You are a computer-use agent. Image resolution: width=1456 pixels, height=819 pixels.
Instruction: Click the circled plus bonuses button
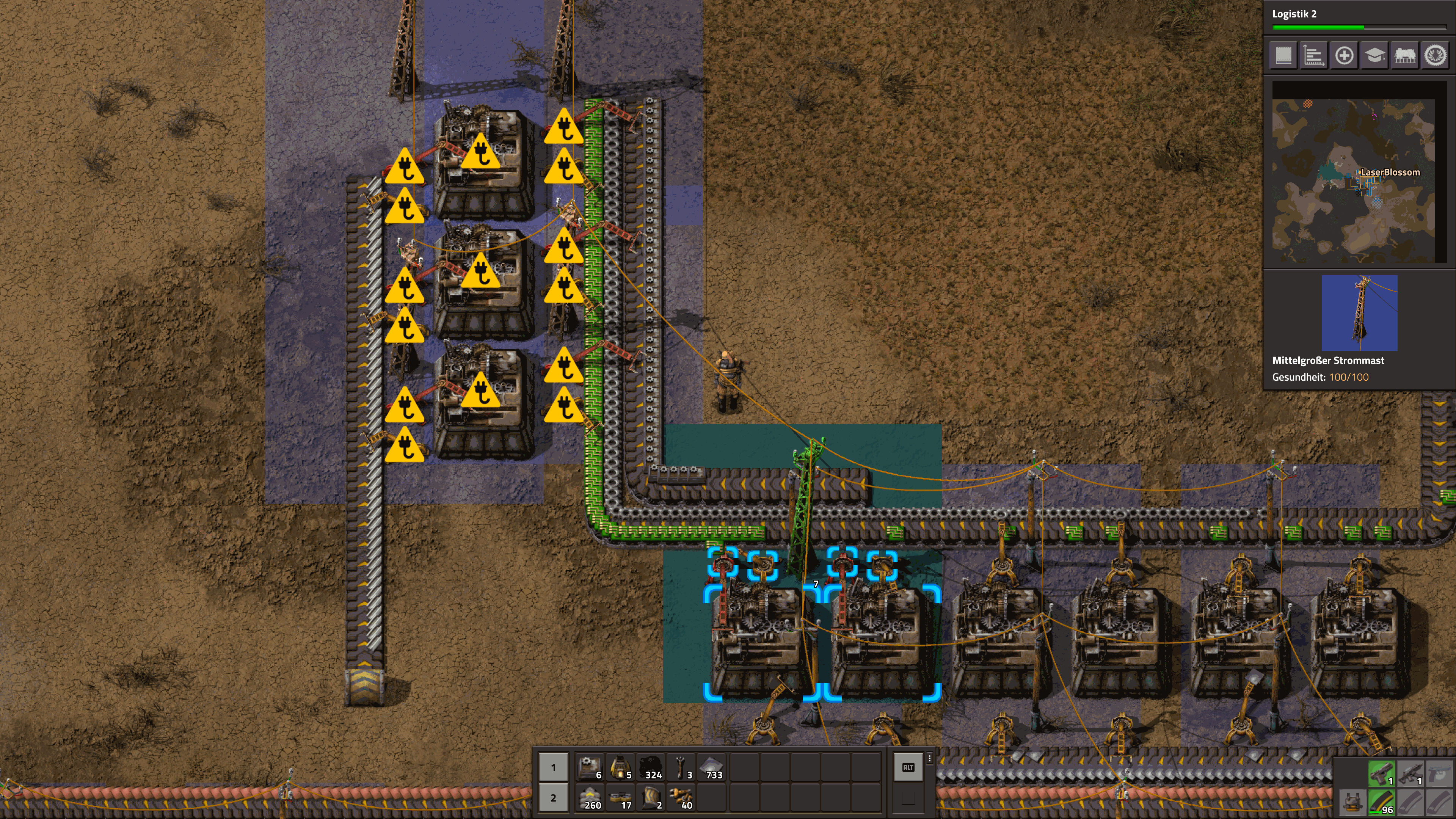coord(1344,55)
